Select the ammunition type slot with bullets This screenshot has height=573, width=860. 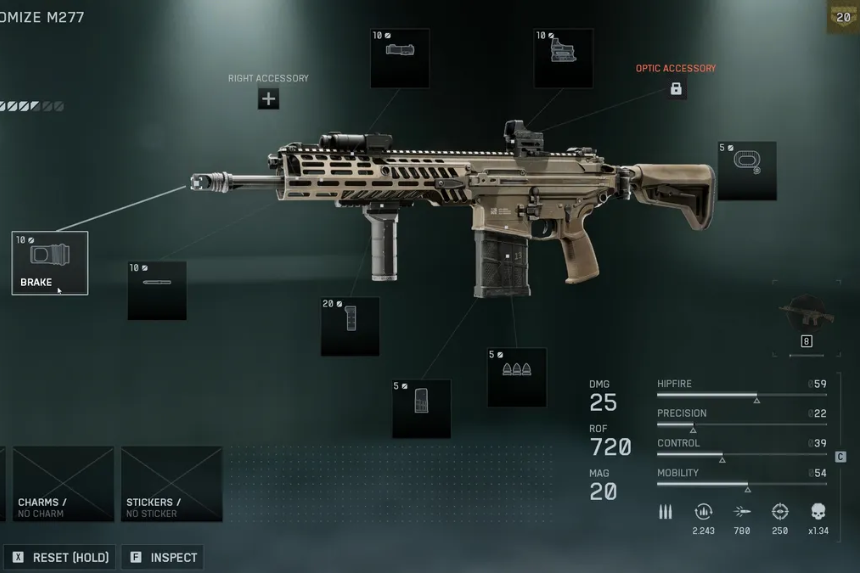click(517, 376)
